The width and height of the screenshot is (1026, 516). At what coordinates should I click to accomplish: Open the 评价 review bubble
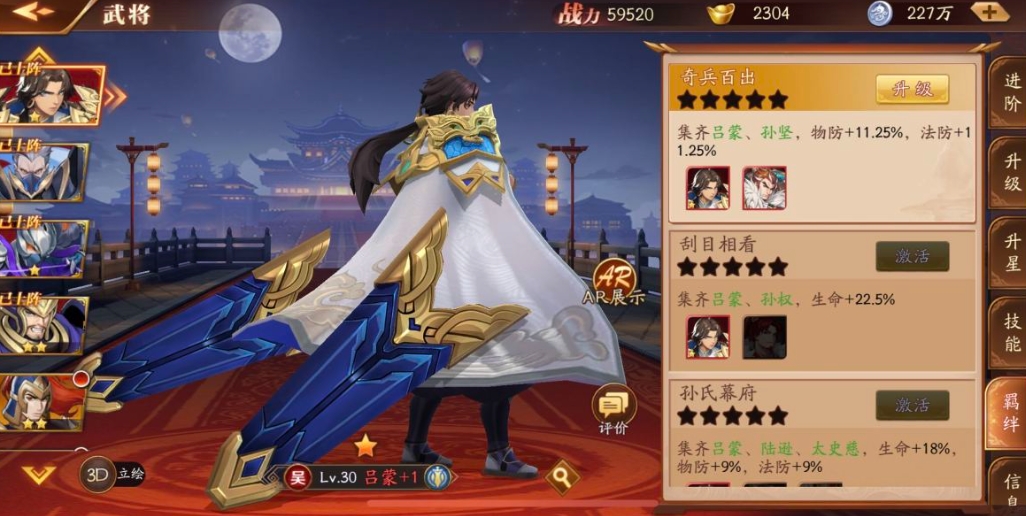coord(613,409)
